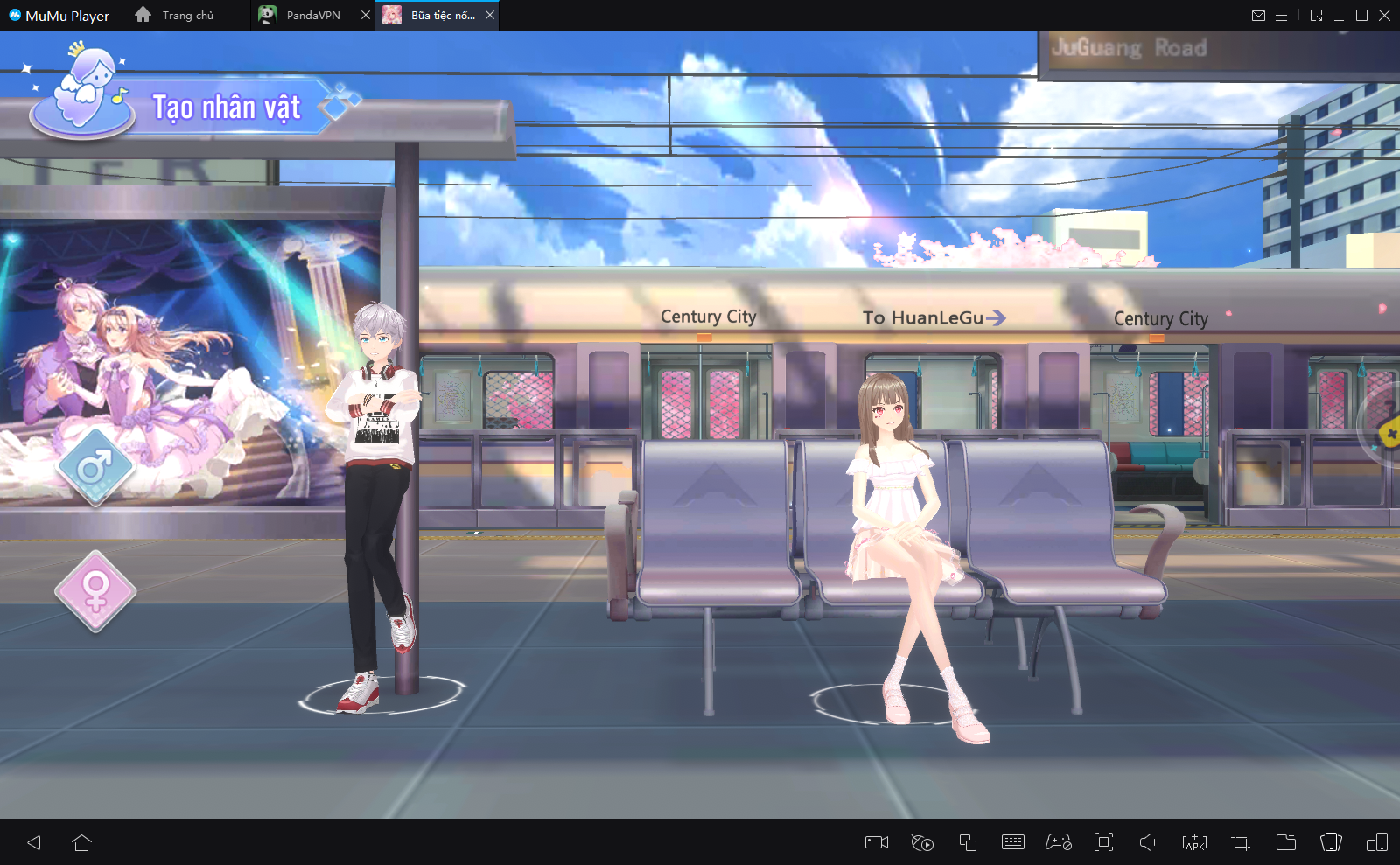The height and width of the screenshot is (865, 1400).
Task: Choose the blue male gender symbol button
Action: (95, 467)
